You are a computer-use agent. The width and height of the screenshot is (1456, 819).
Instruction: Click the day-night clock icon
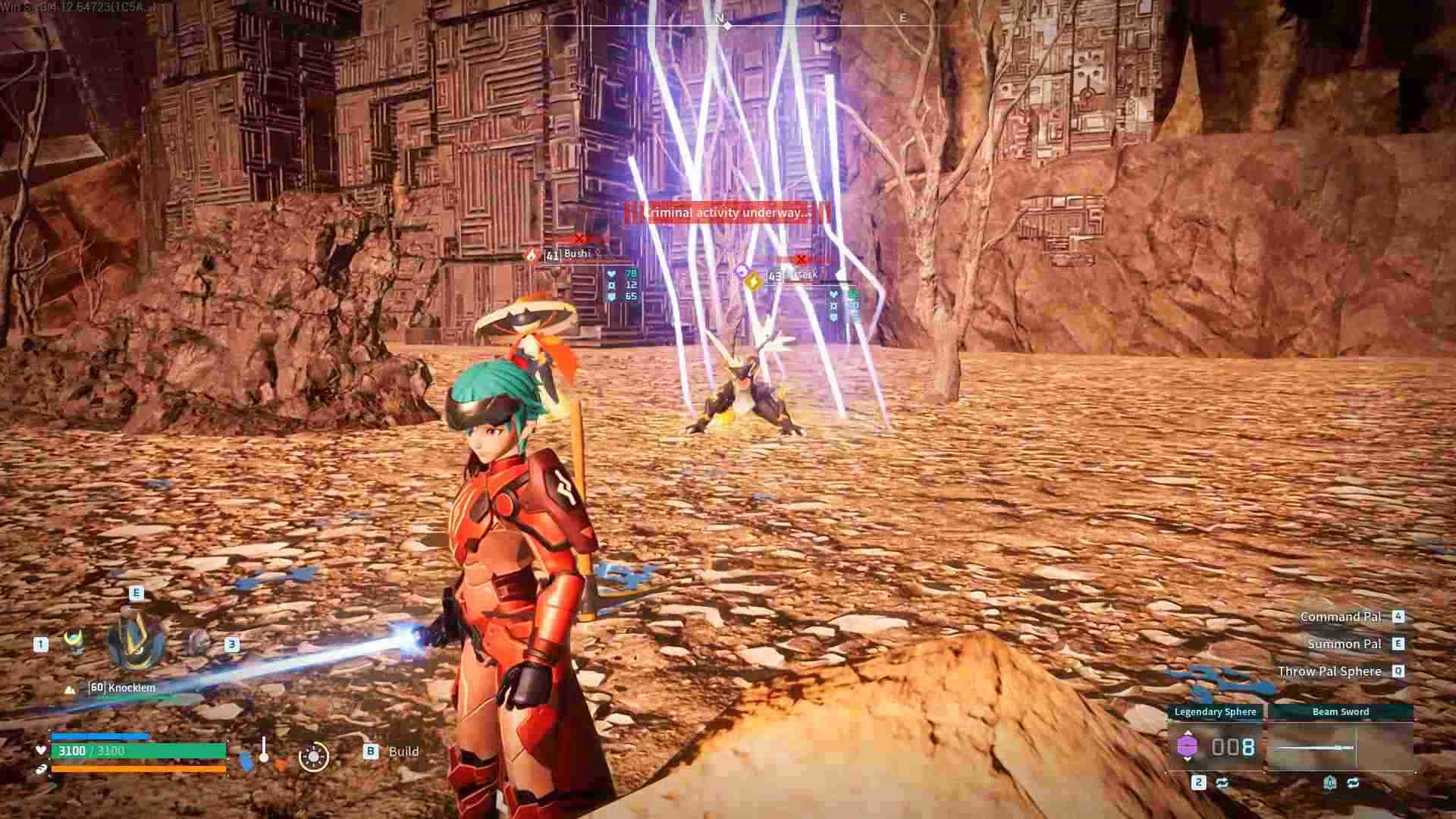point(313,756)
